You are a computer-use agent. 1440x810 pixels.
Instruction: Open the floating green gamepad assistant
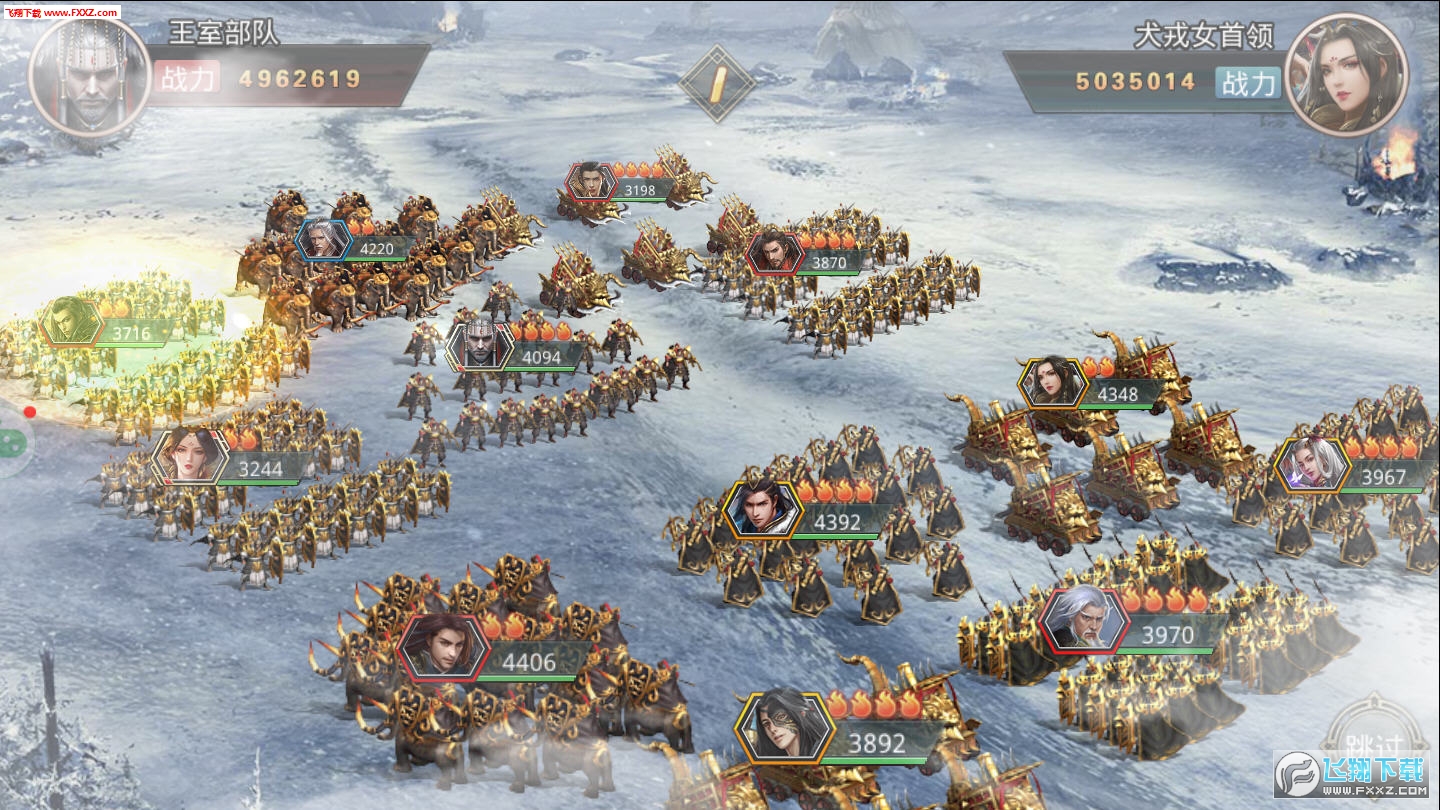coord(12,443)
